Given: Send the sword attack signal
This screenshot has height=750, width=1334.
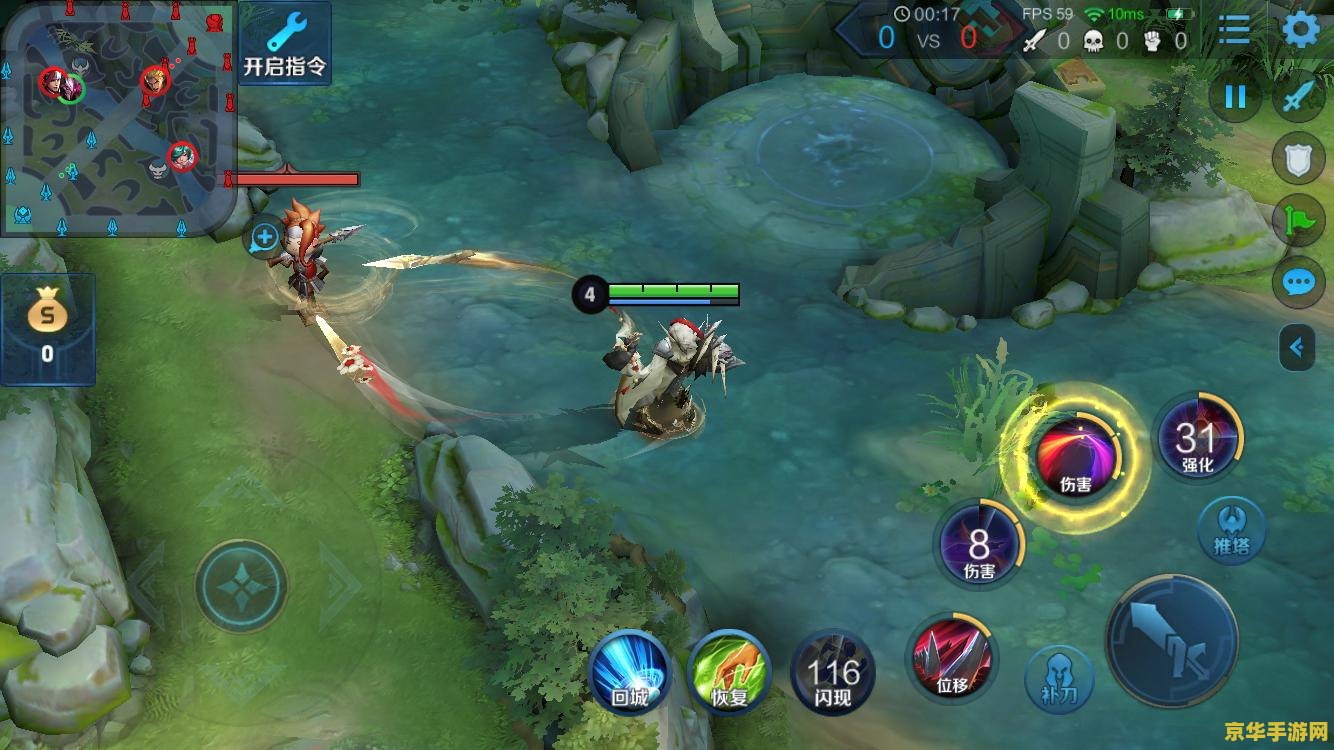Looking at the screenshot, I should pos(1298,97).
